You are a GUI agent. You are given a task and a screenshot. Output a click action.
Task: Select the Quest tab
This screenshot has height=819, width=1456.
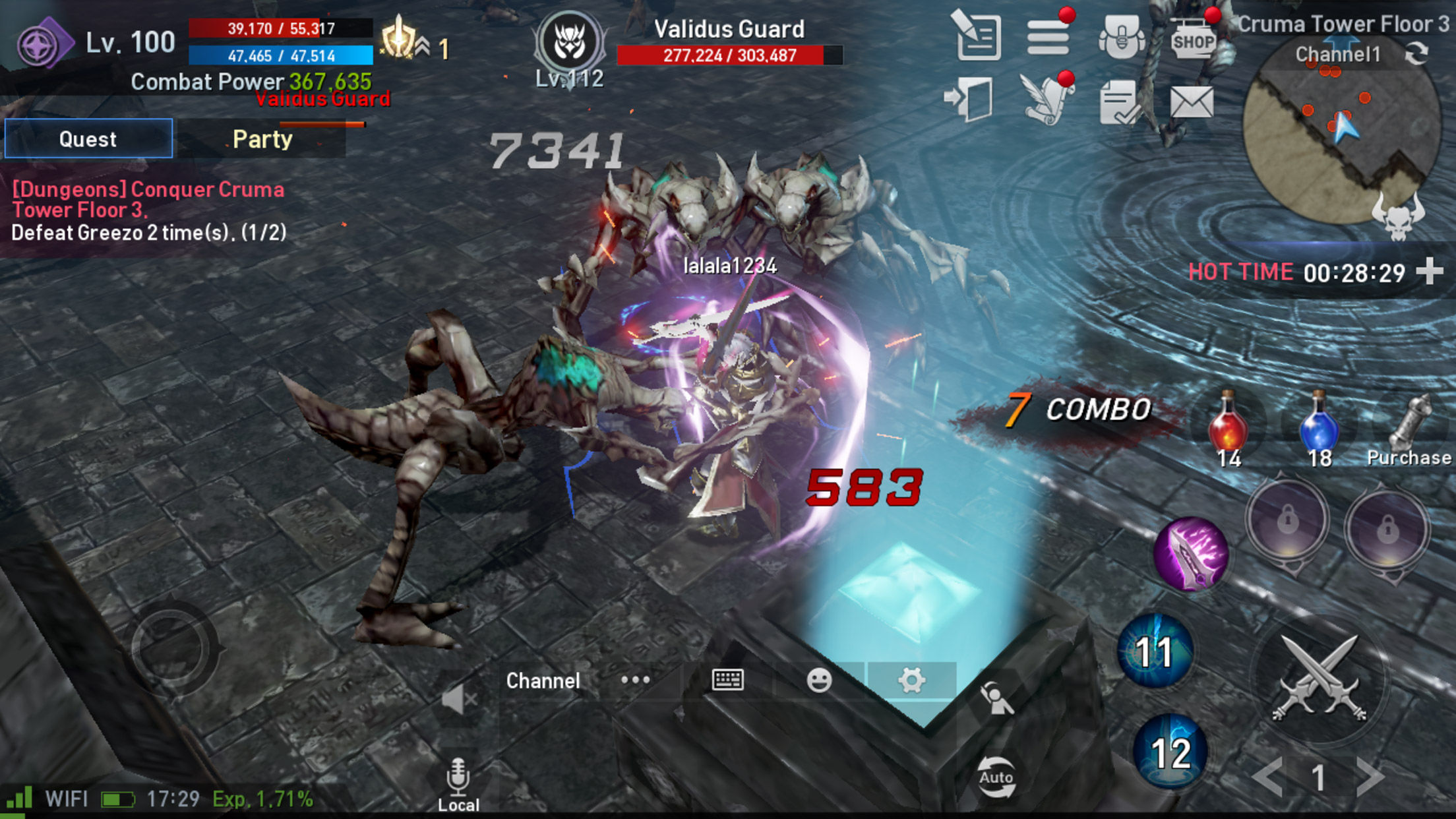pos(88,138)
